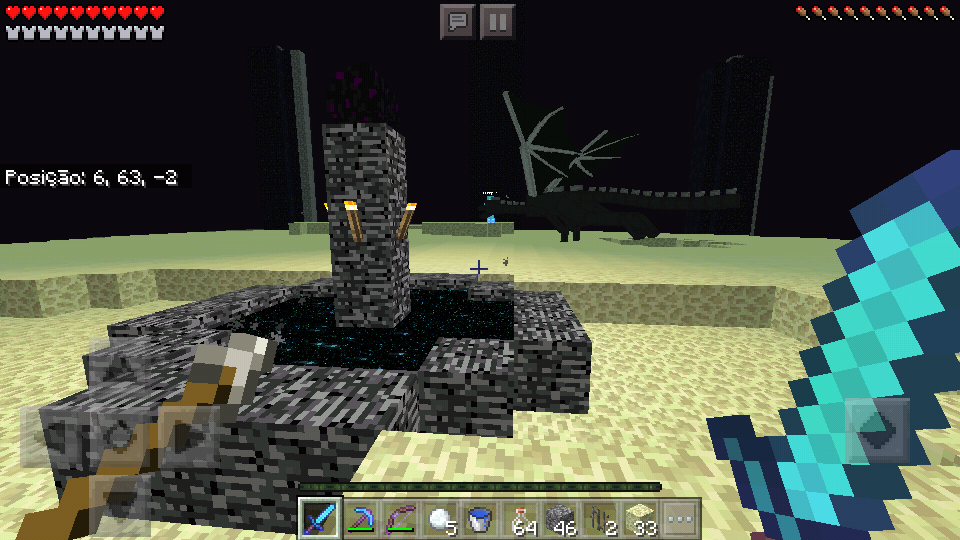Choose the water bucket slot
Viewport: 960px width, 540px height.
click(x=481, y=518)
